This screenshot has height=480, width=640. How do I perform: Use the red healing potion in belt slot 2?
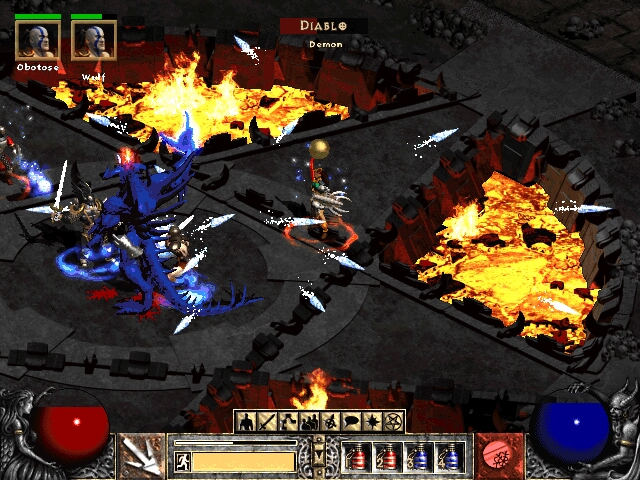(x=388, y=457)
